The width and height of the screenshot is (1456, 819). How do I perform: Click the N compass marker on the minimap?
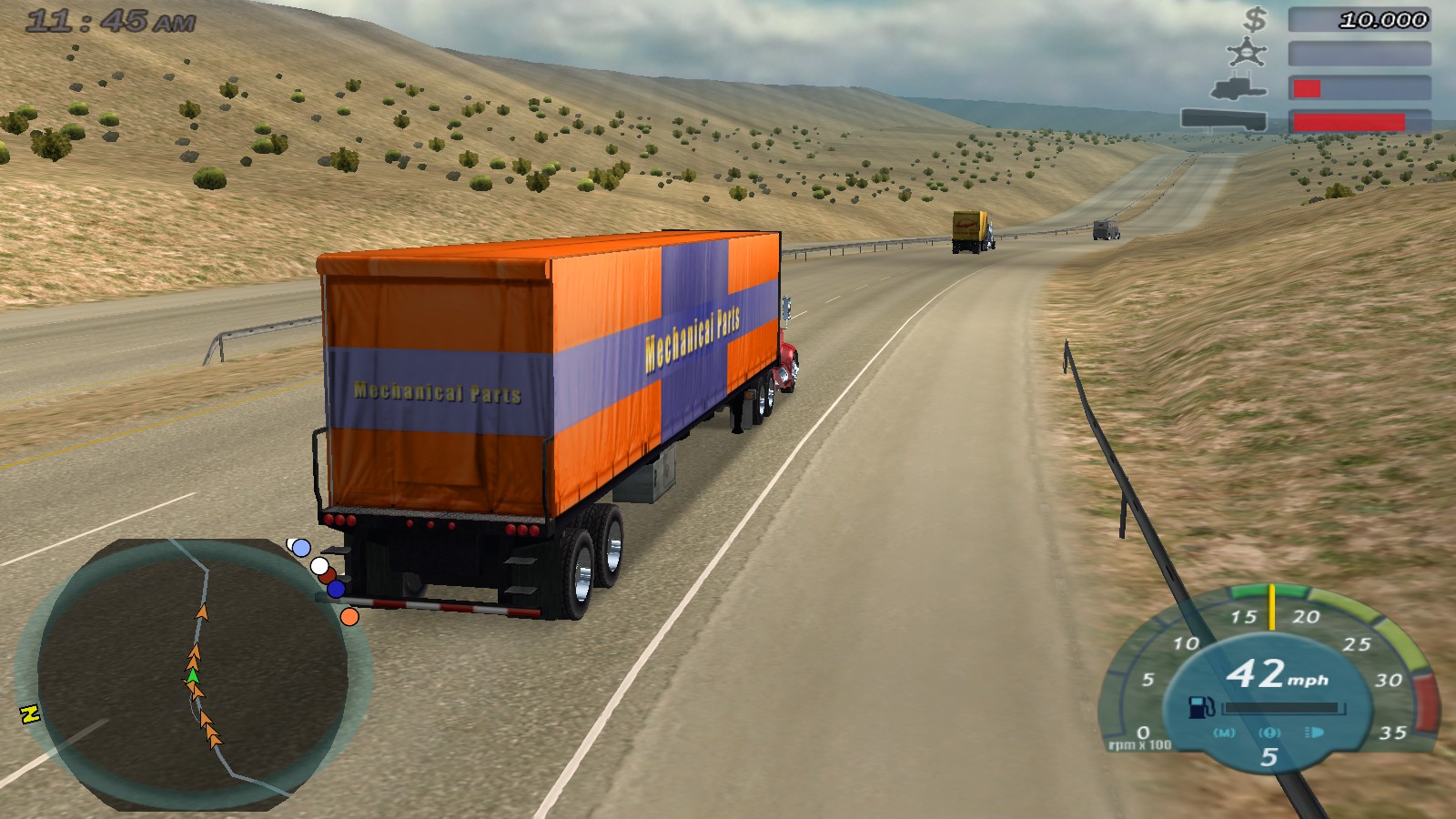[x=31, y=715]
